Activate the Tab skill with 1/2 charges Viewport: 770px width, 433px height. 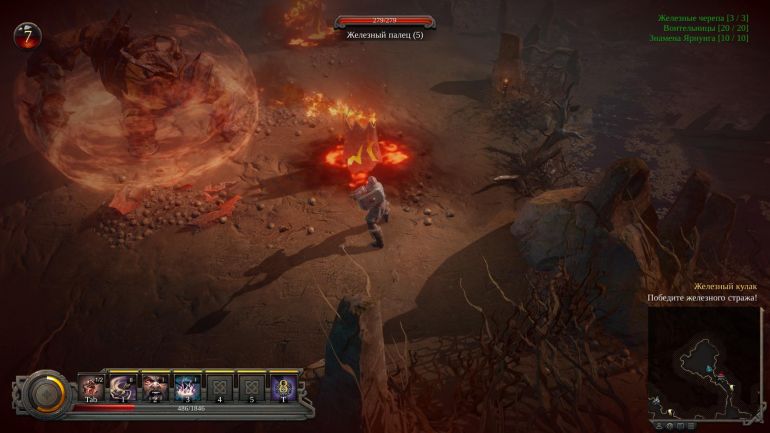pos(91,386)
